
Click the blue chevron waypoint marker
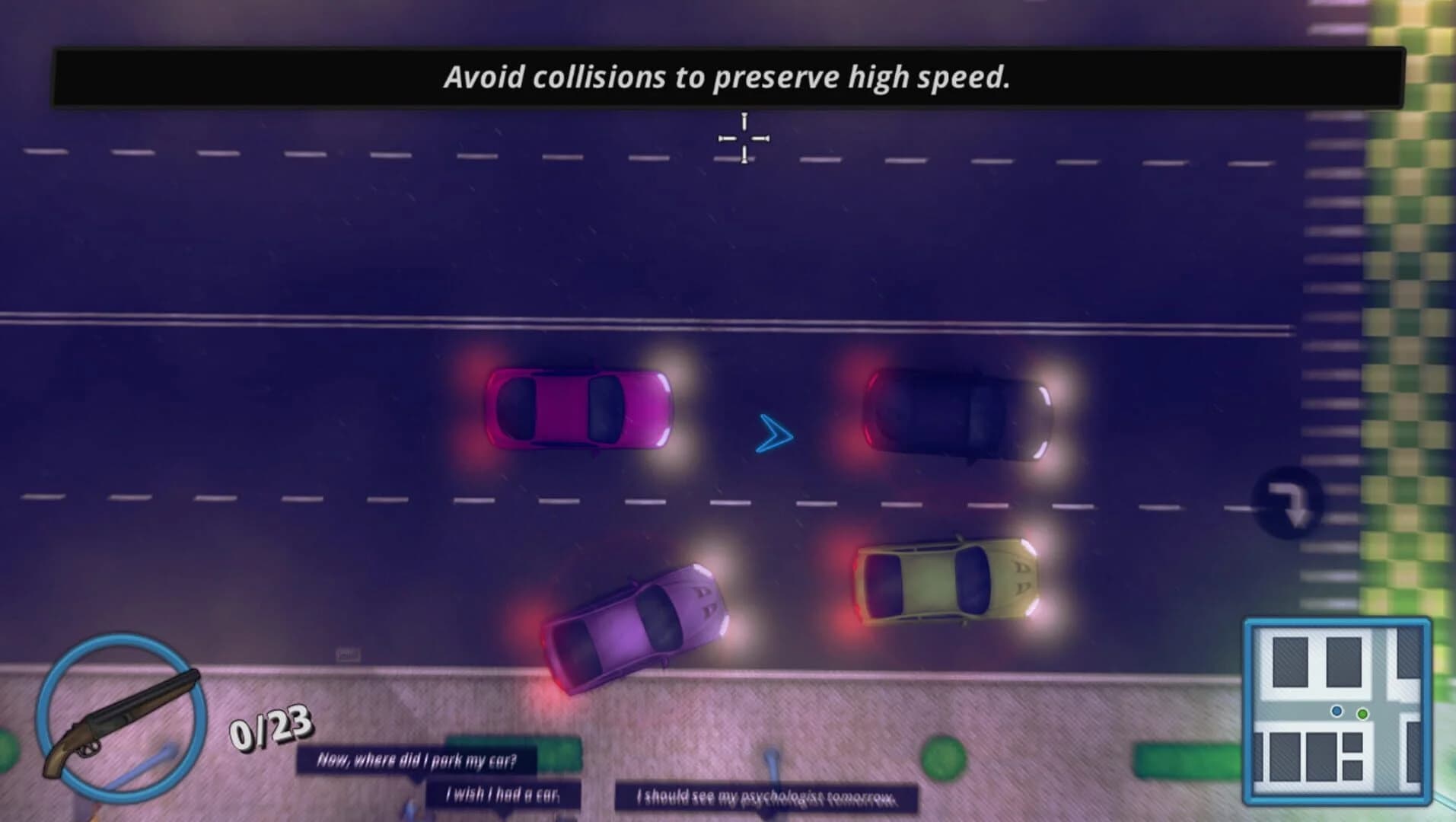[773, 435]
